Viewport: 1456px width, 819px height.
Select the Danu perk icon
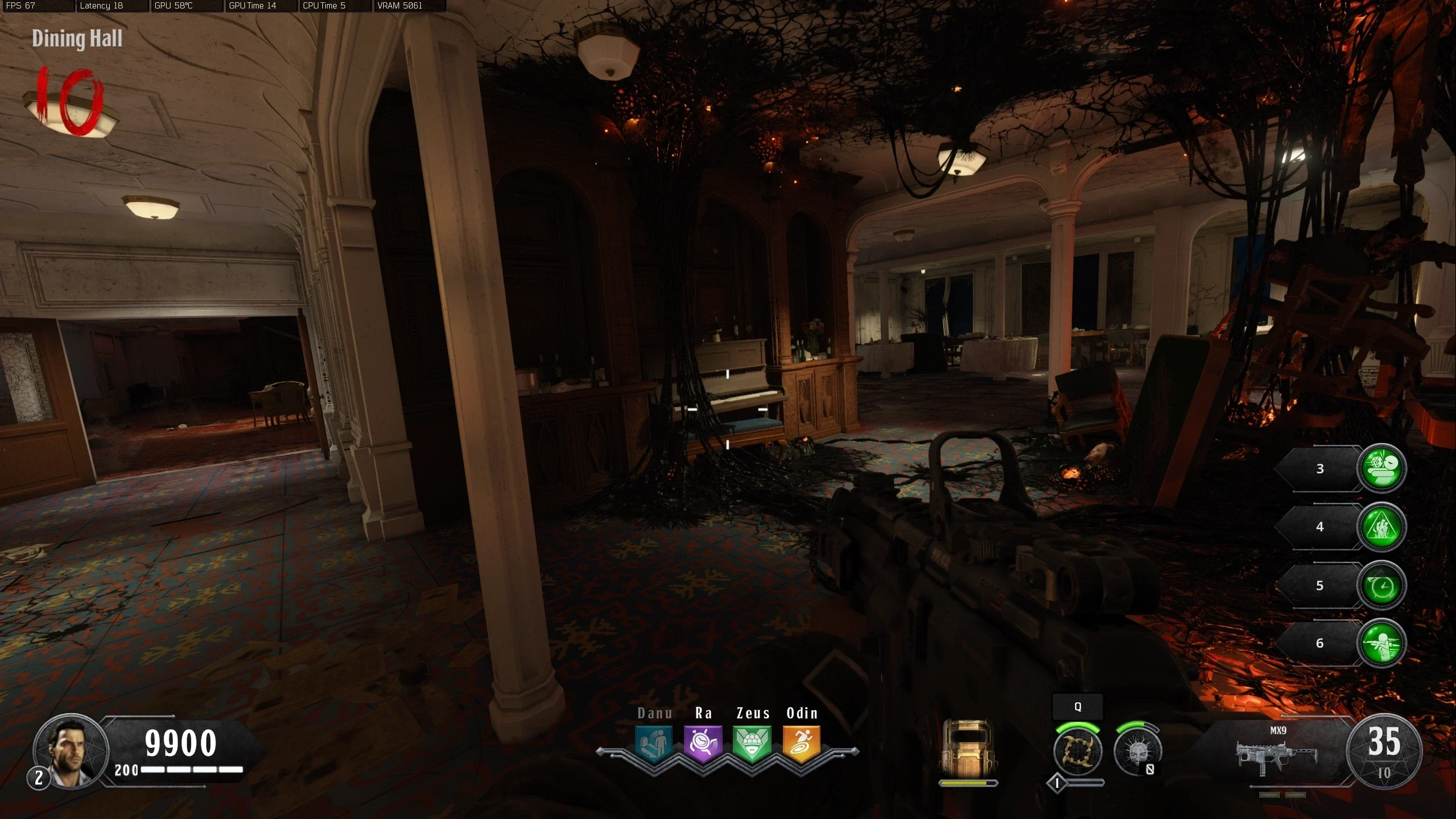point(654,743)
